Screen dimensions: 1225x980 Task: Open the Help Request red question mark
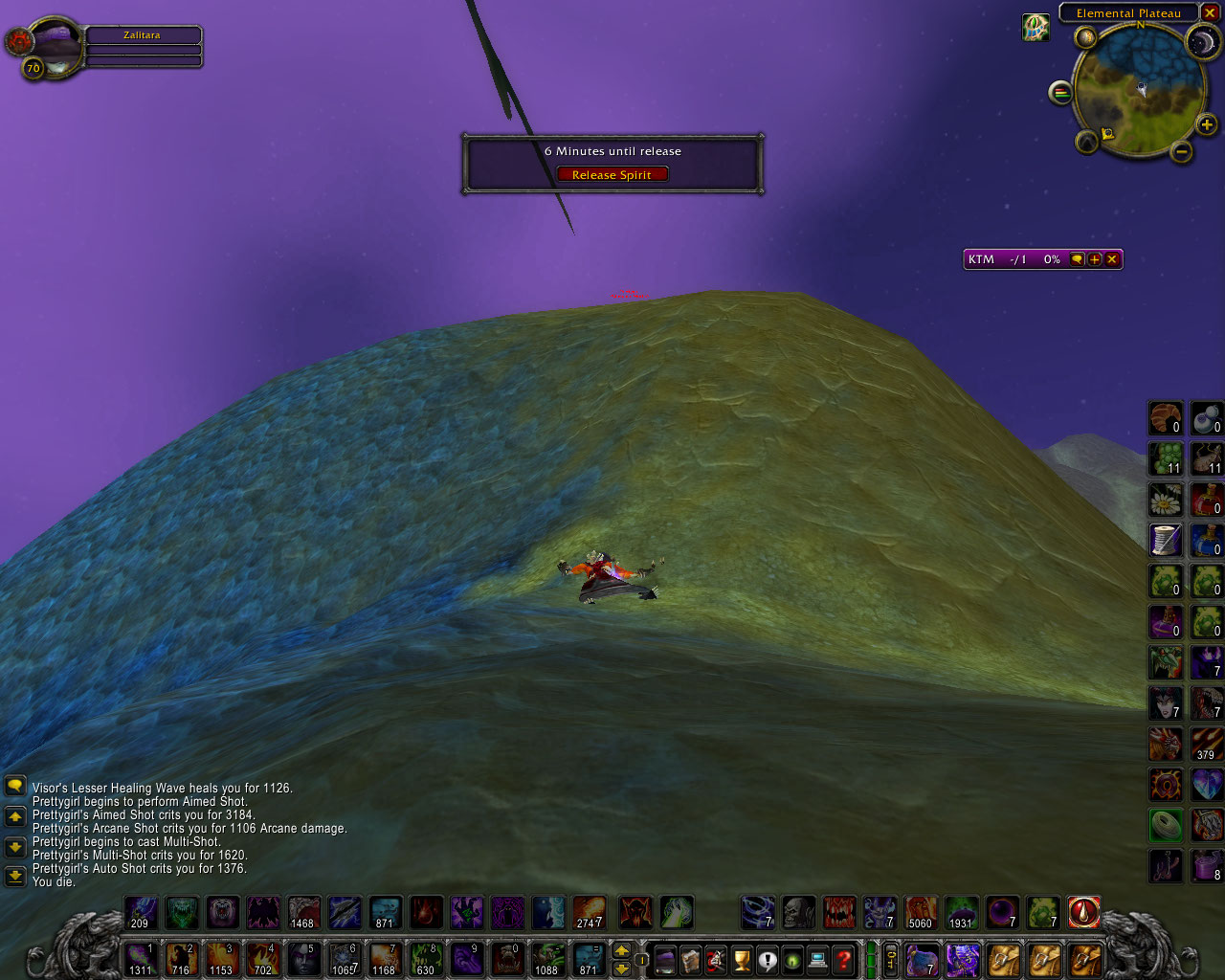(x=843, y=958)
